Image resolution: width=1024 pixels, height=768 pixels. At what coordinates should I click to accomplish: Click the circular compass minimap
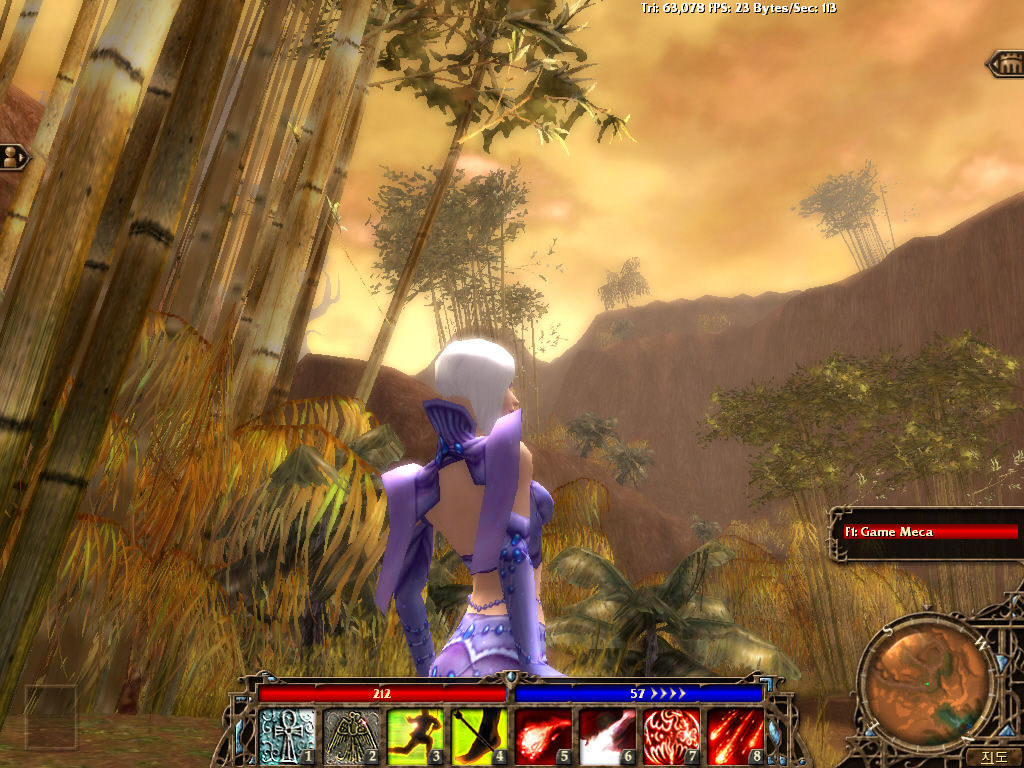pyautogui.click(x=929, y=680)
